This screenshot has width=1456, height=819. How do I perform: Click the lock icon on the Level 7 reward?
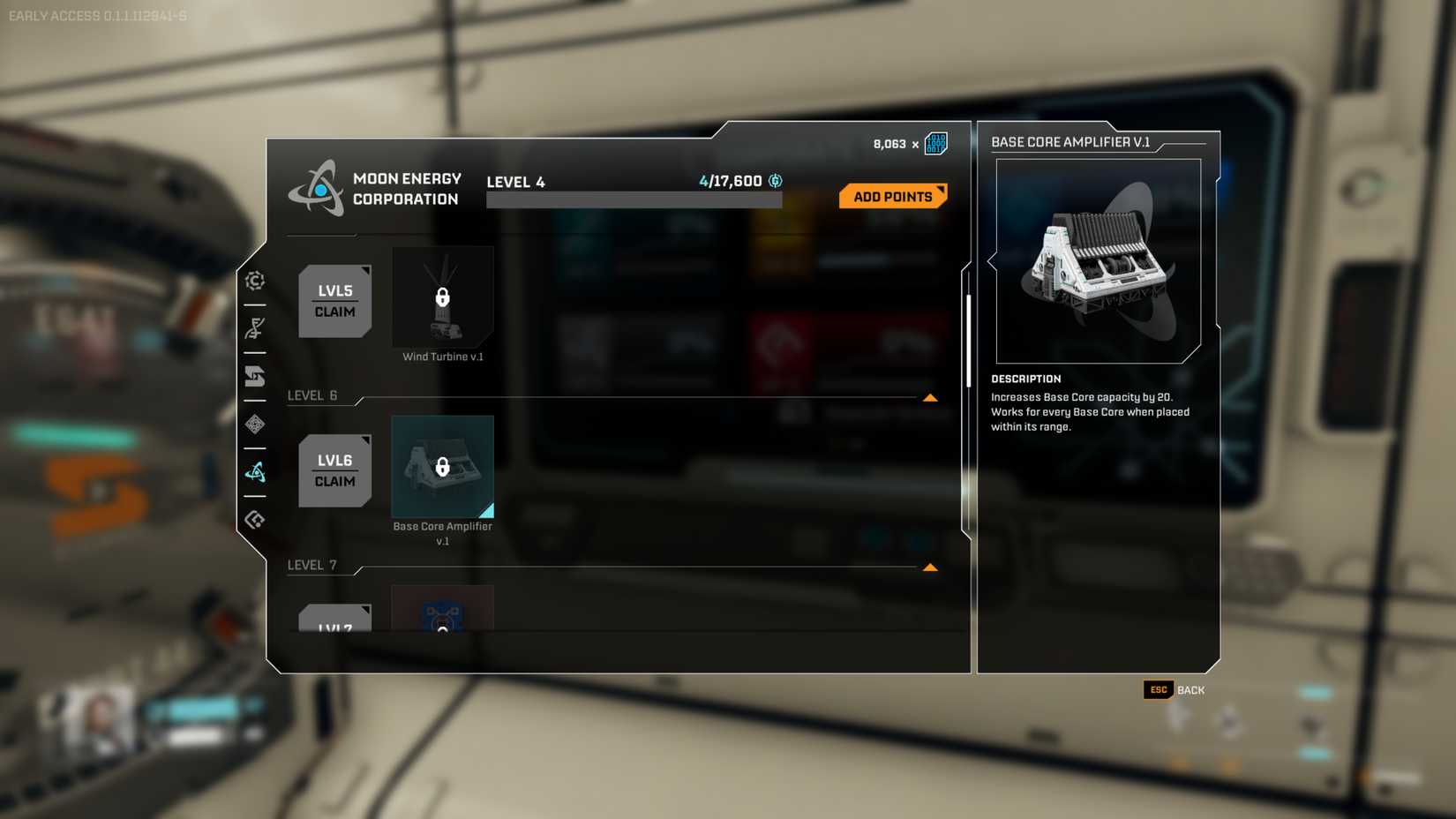pos(442,627)
